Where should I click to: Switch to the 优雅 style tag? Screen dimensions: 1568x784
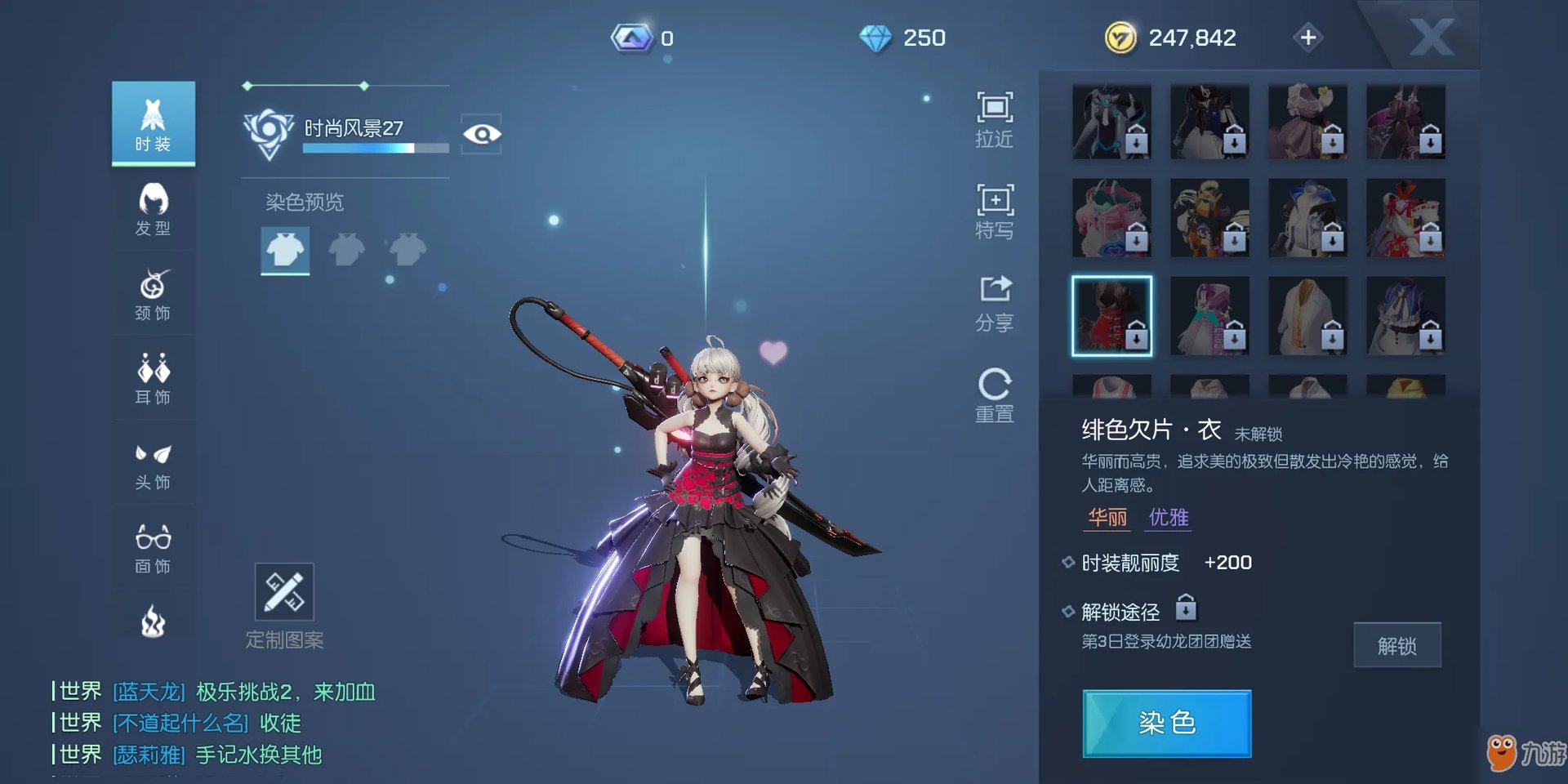click(x=1168, y=518)
